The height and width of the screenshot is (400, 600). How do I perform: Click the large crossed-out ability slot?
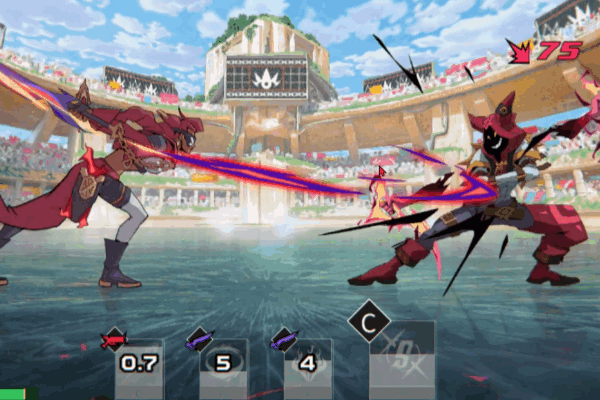pyautogui.click(x=402, y=358)
